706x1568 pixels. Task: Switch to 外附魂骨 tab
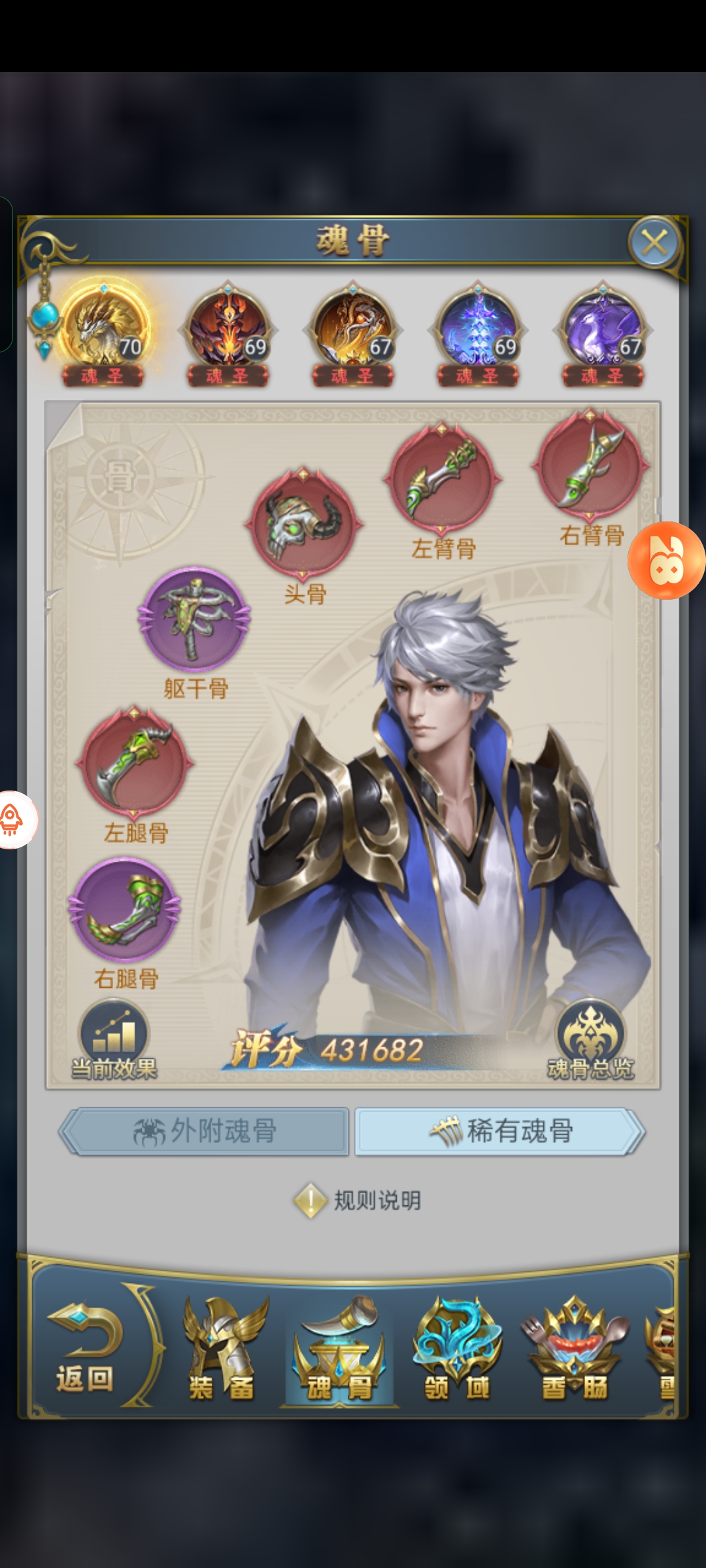click(204, 1131)
